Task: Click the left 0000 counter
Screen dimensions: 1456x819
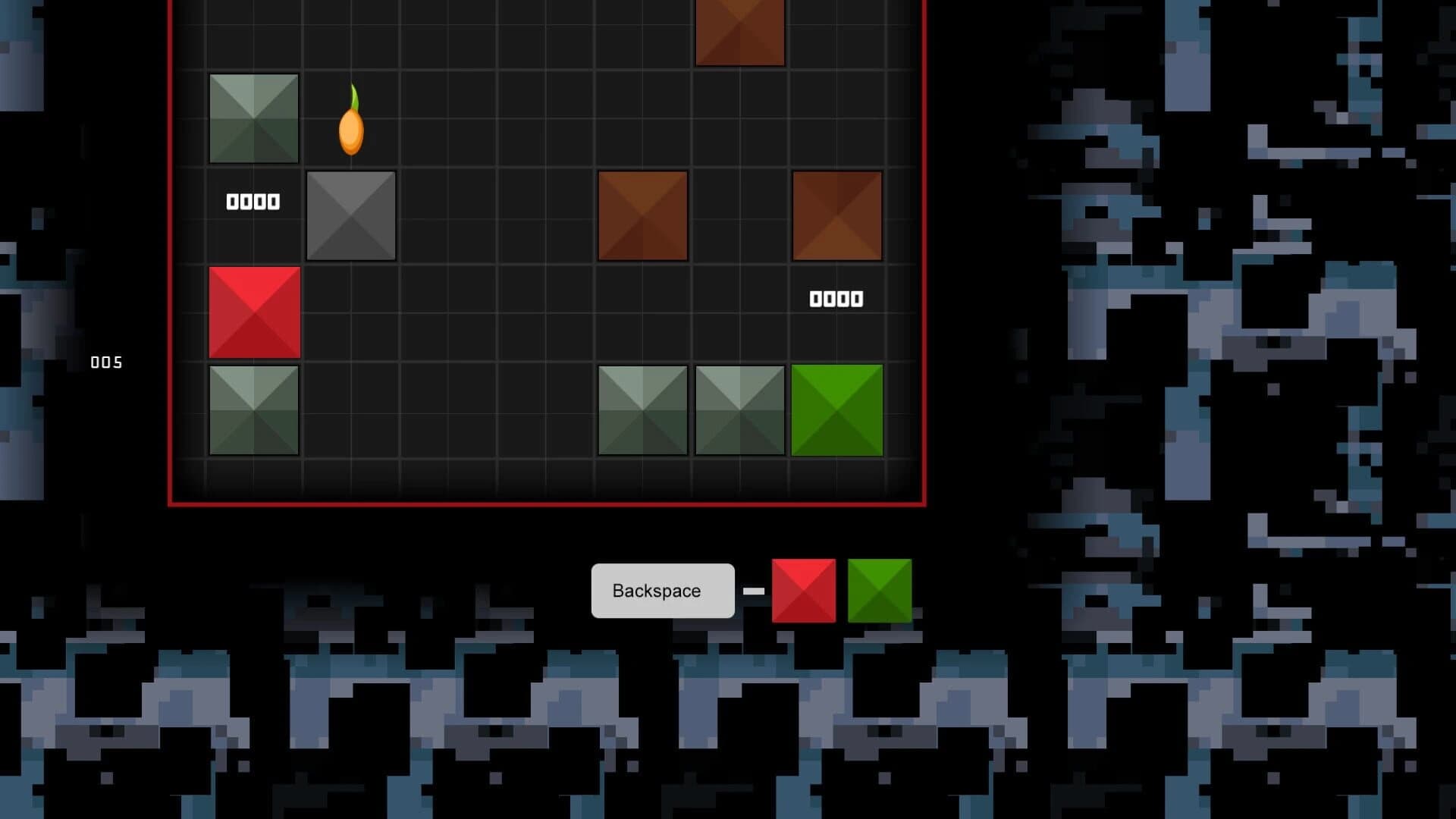Action: (x=253, y=201)
